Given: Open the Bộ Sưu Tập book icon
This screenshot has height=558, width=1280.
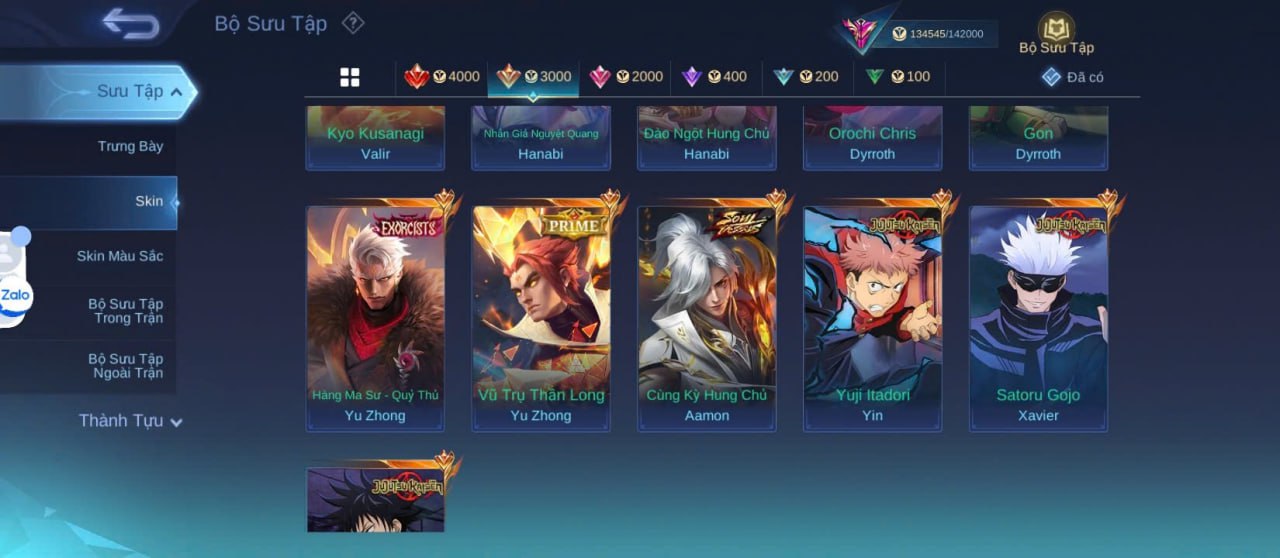Looking at the screenshot, I should click(x=1056, y=32).
